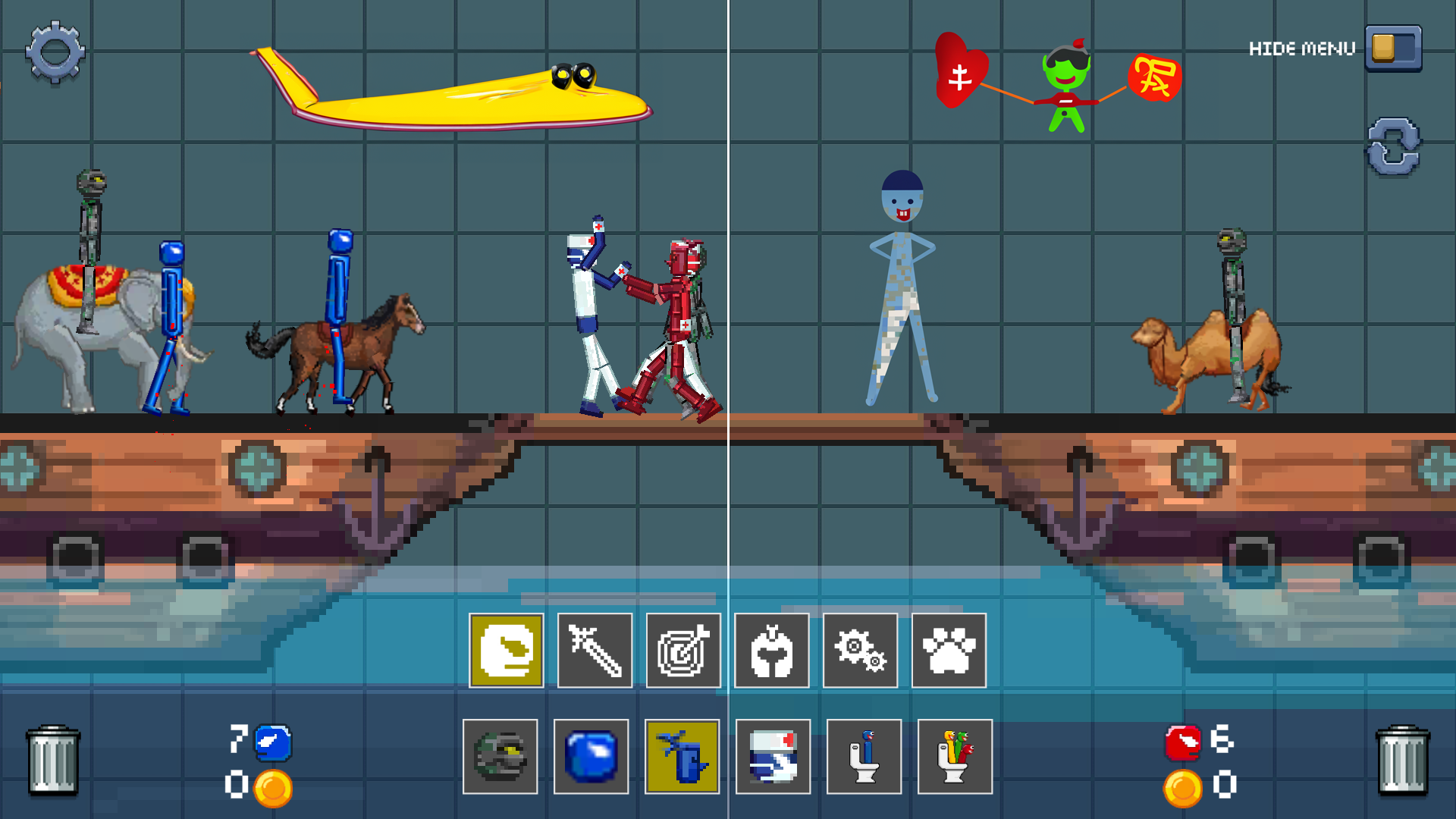Open the machines gears category
The width and height of the screenshot is (1456, 819).
[x=860, y=651]
